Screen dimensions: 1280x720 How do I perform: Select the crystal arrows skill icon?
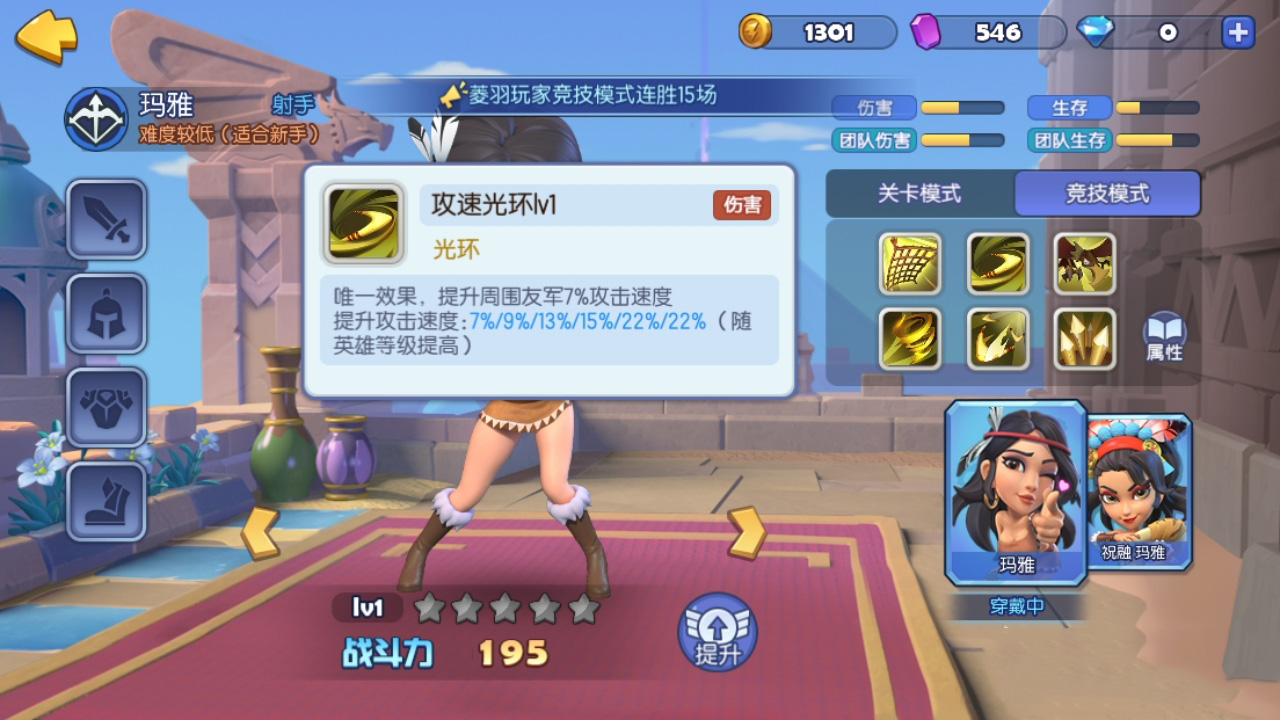click(1084, 338)
